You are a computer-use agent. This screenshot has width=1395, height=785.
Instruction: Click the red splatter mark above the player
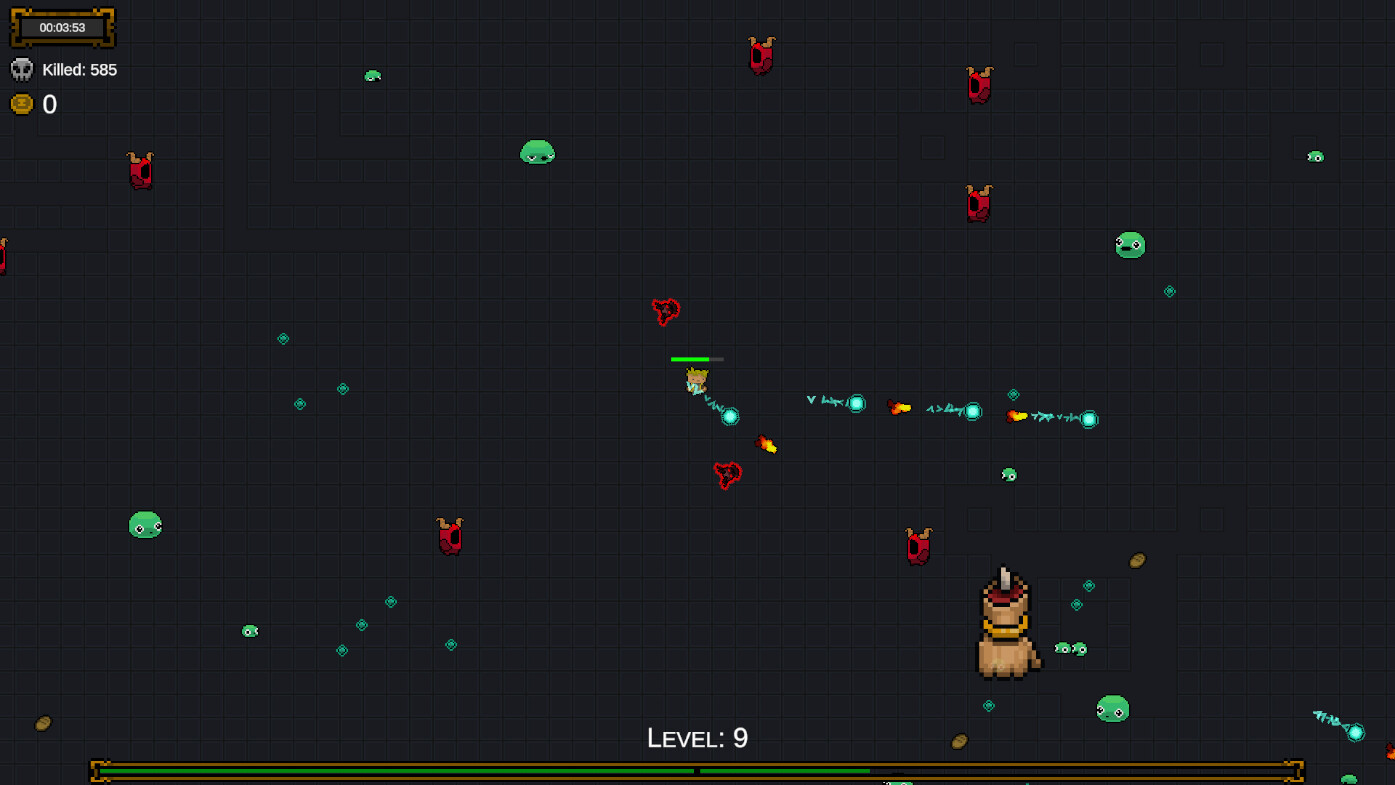click(x=665, y=310)
